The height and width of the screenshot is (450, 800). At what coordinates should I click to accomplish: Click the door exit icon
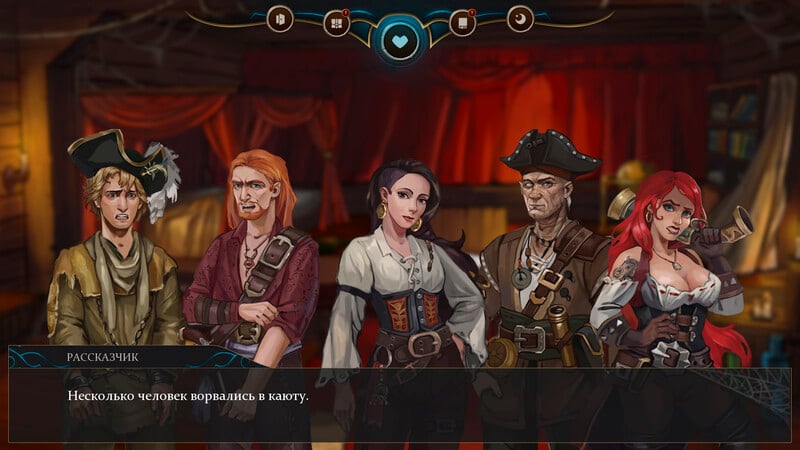pos(281,19)
